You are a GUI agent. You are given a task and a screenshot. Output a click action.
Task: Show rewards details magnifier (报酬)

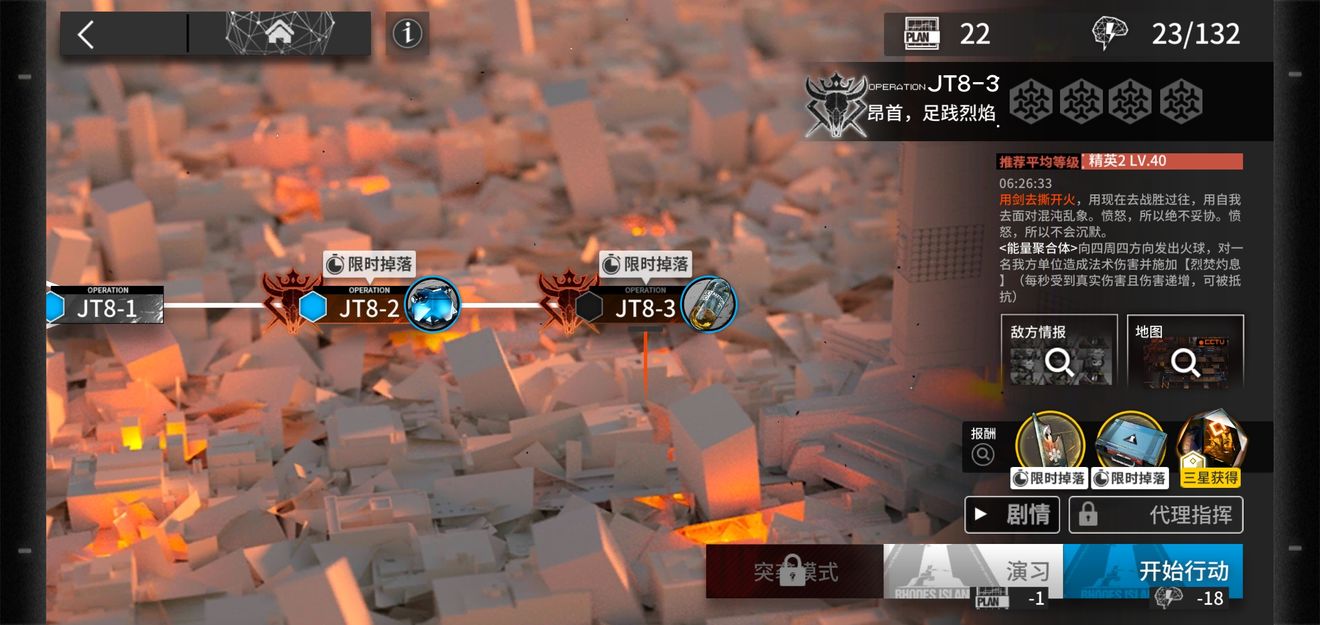[x=983, y=455]
